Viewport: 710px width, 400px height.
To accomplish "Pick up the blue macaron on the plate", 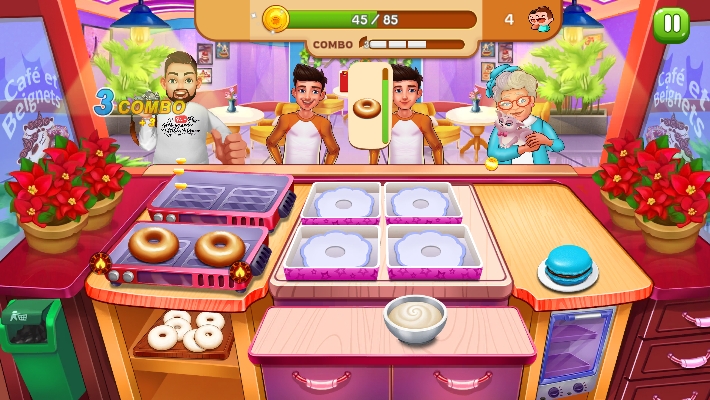I will click(568, 264).
